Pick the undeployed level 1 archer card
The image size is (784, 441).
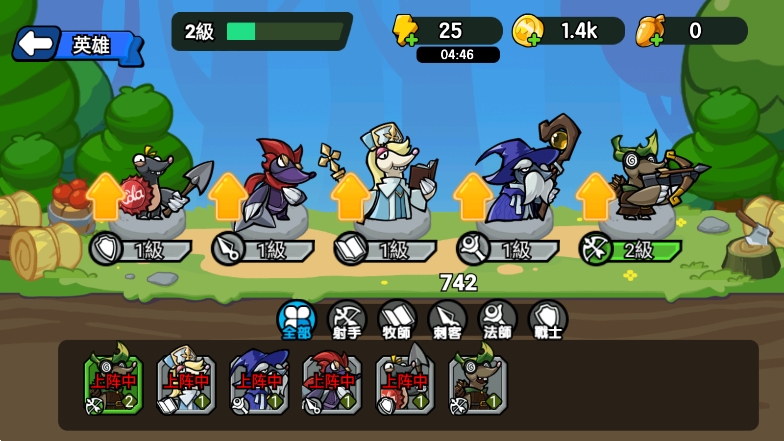click(478, 384)
